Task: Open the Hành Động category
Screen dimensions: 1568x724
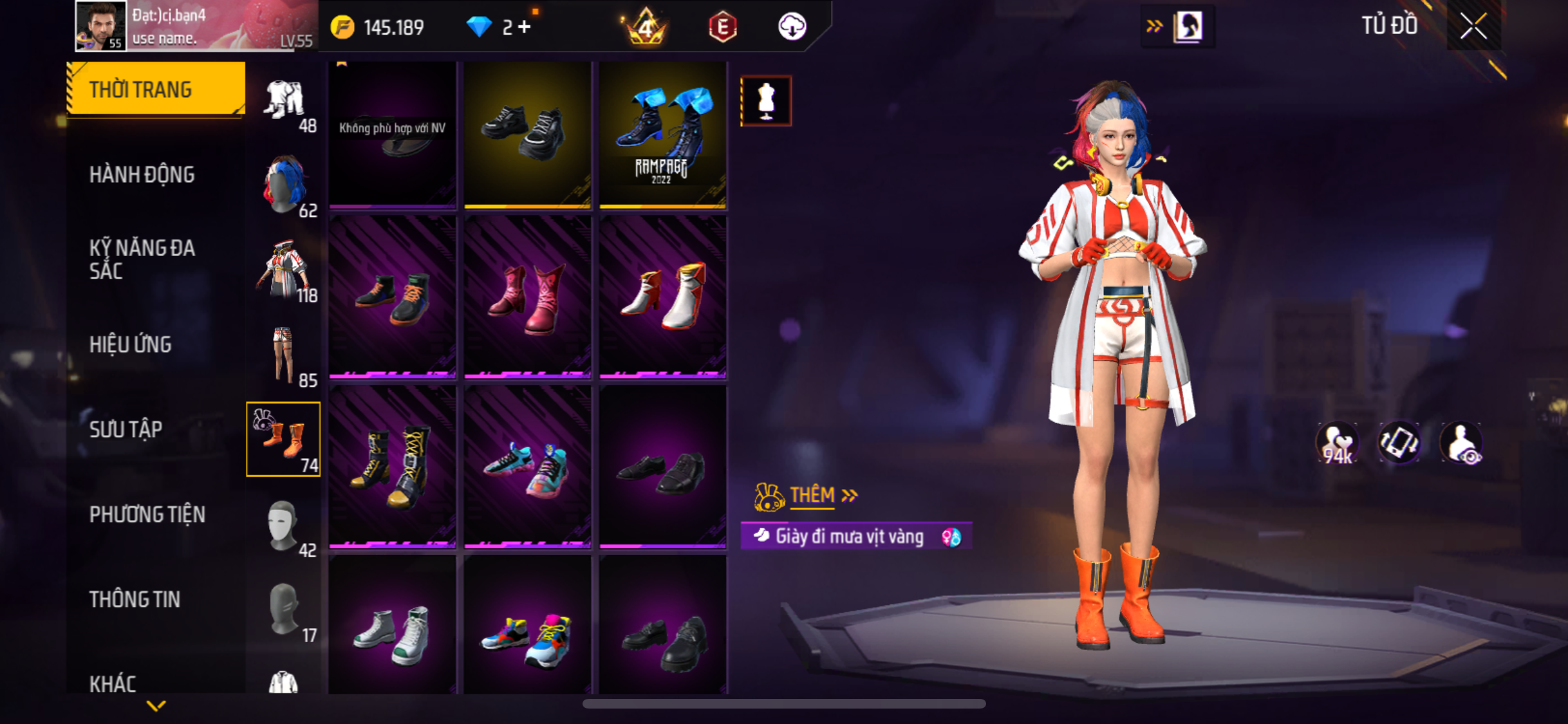Action: (142, 174)
